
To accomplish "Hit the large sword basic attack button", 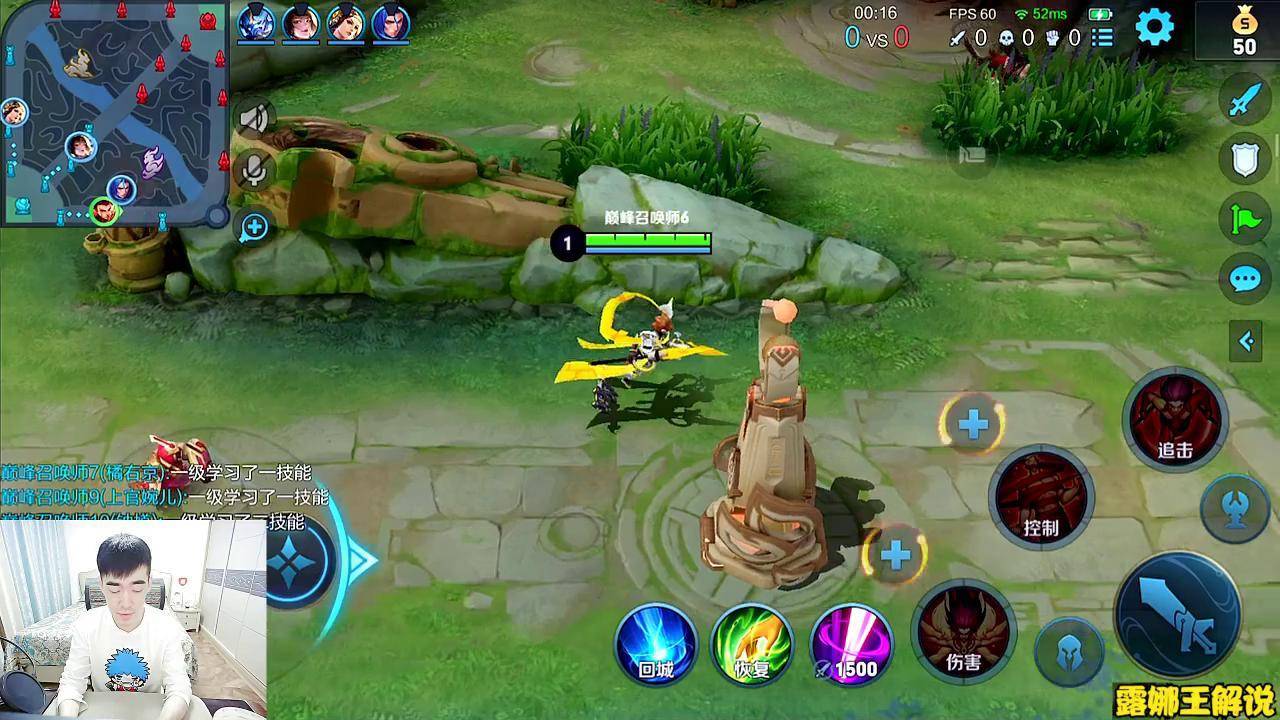I will coord(1177,613).
